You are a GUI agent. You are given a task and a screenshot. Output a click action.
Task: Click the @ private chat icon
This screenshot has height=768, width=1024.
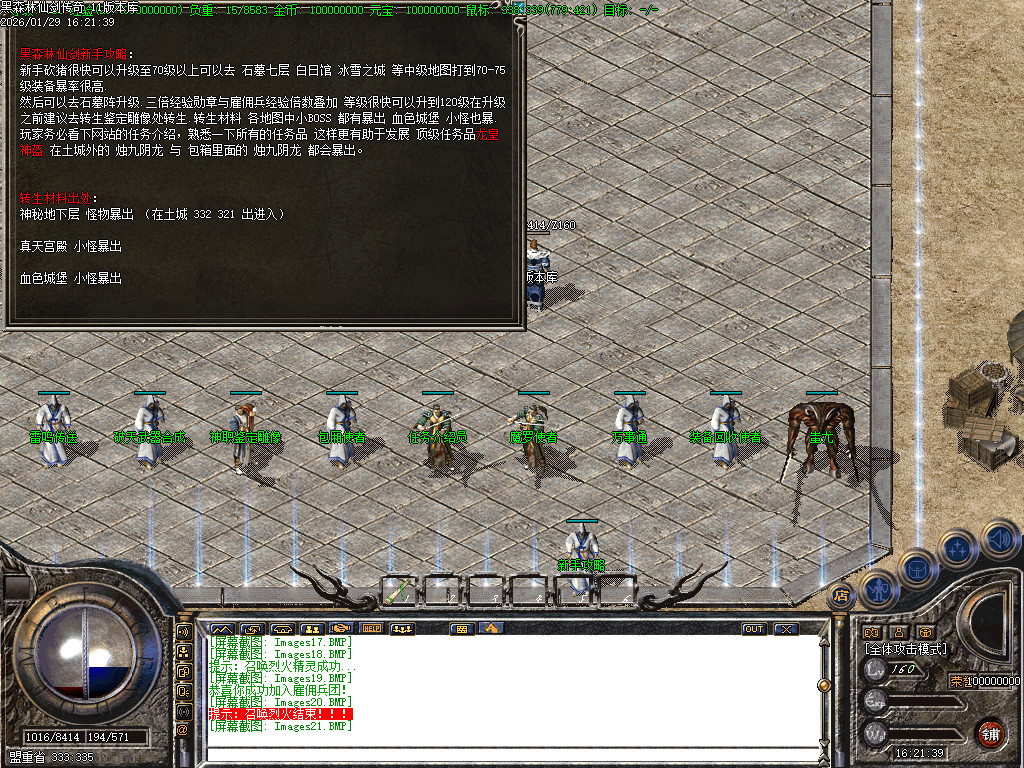[184, 730]
